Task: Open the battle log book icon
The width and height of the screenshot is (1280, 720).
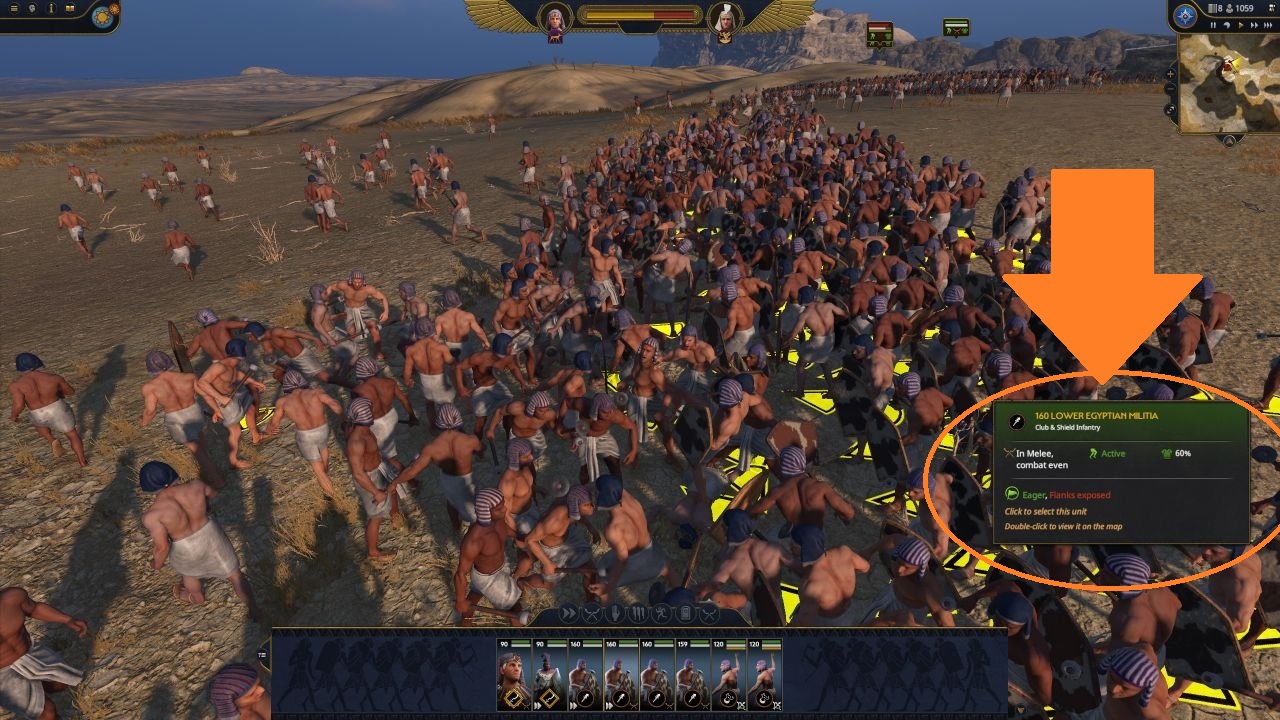Action: point(70,8)
